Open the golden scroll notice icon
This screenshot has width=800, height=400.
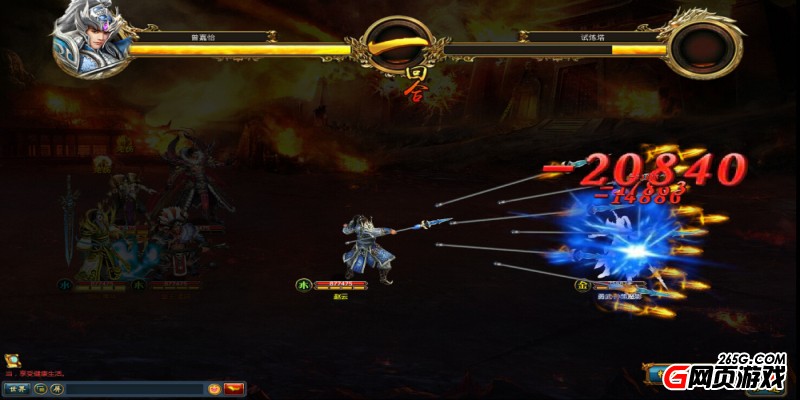pos(10,359)
